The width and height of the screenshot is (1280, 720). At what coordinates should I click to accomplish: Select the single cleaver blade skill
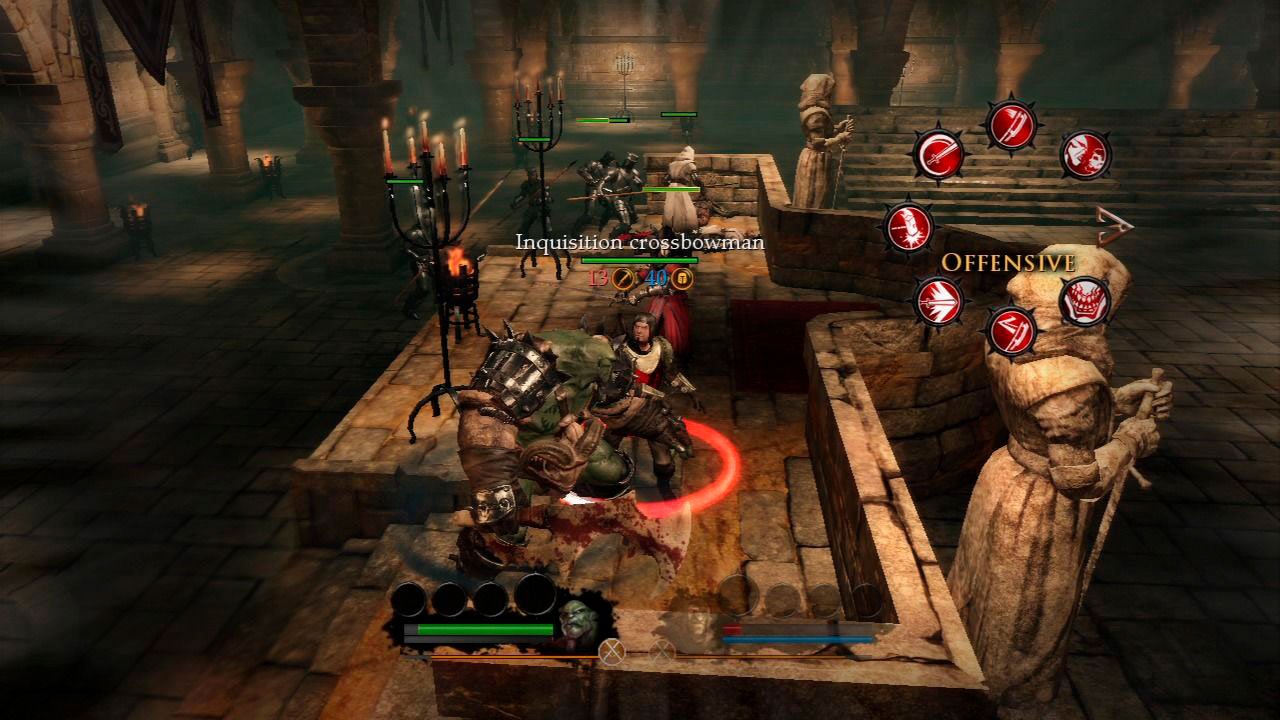pyautogui.click(x=1012, y=125)
